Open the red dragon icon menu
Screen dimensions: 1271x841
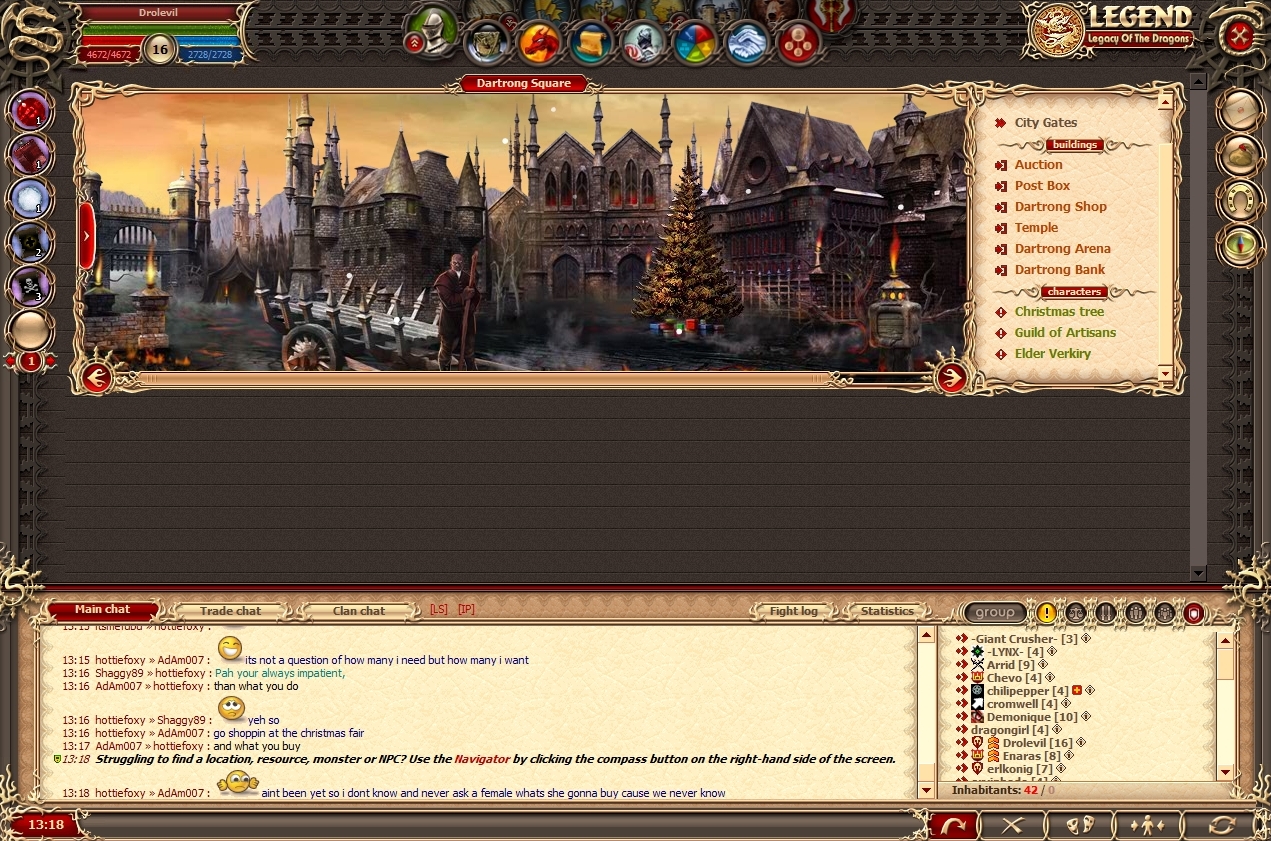point(539,43)
